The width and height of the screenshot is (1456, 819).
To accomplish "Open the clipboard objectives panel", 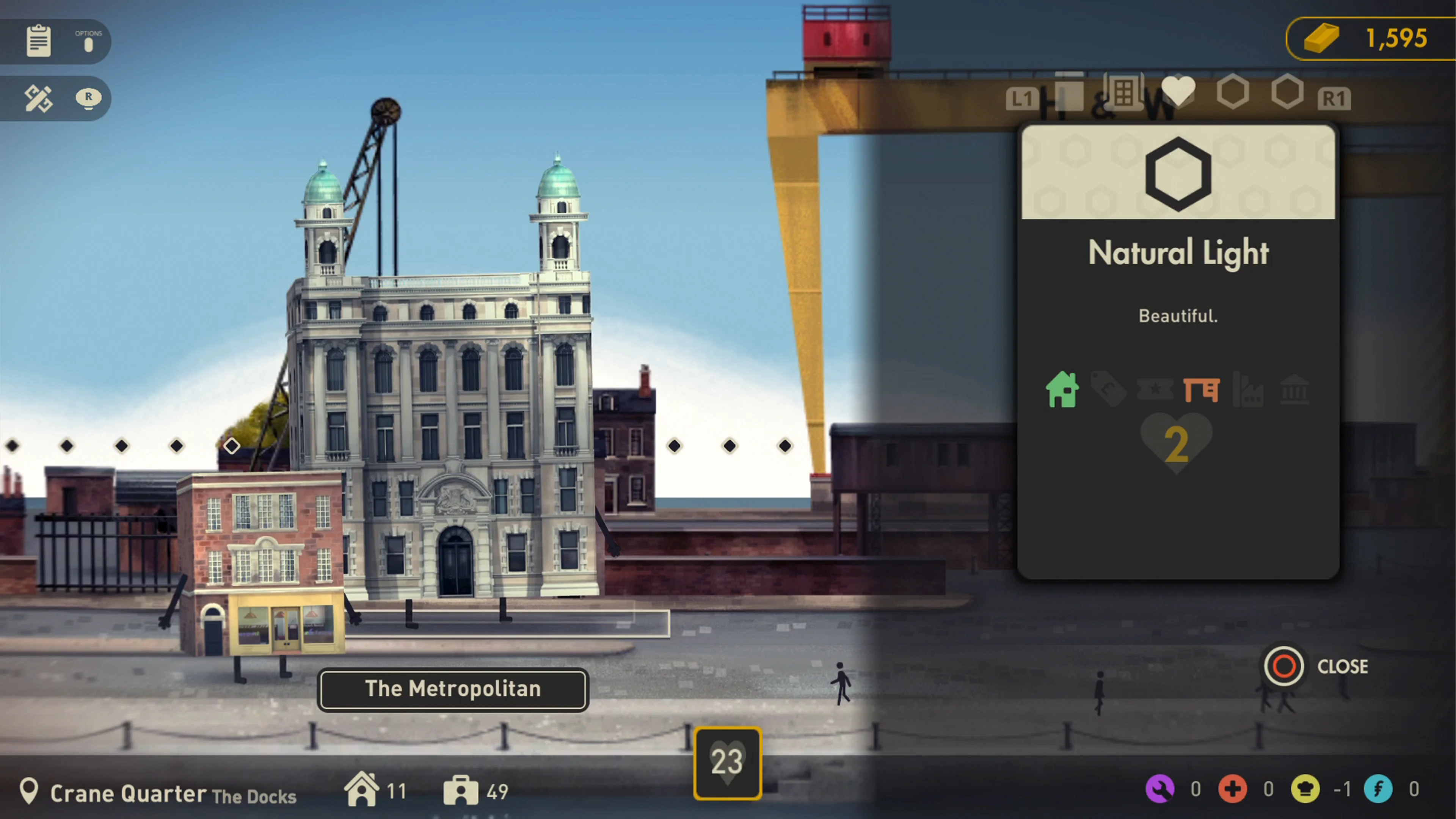I will click(x=38, y=41).
